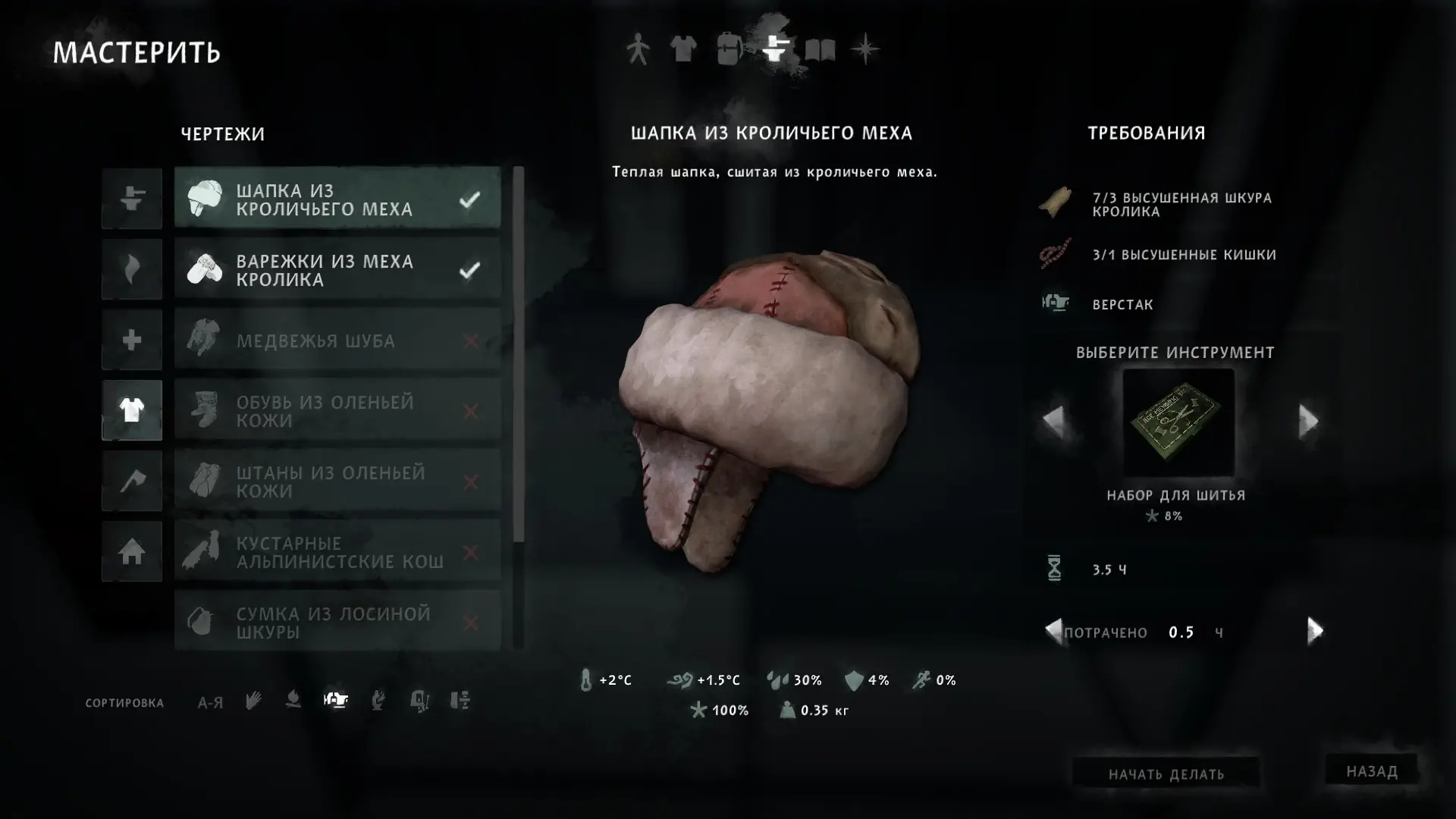Image resolution: width=1456 pixels, height=819 pixels.
Task: Open the clothing tab with shirt icon
Action: (683, 50)
